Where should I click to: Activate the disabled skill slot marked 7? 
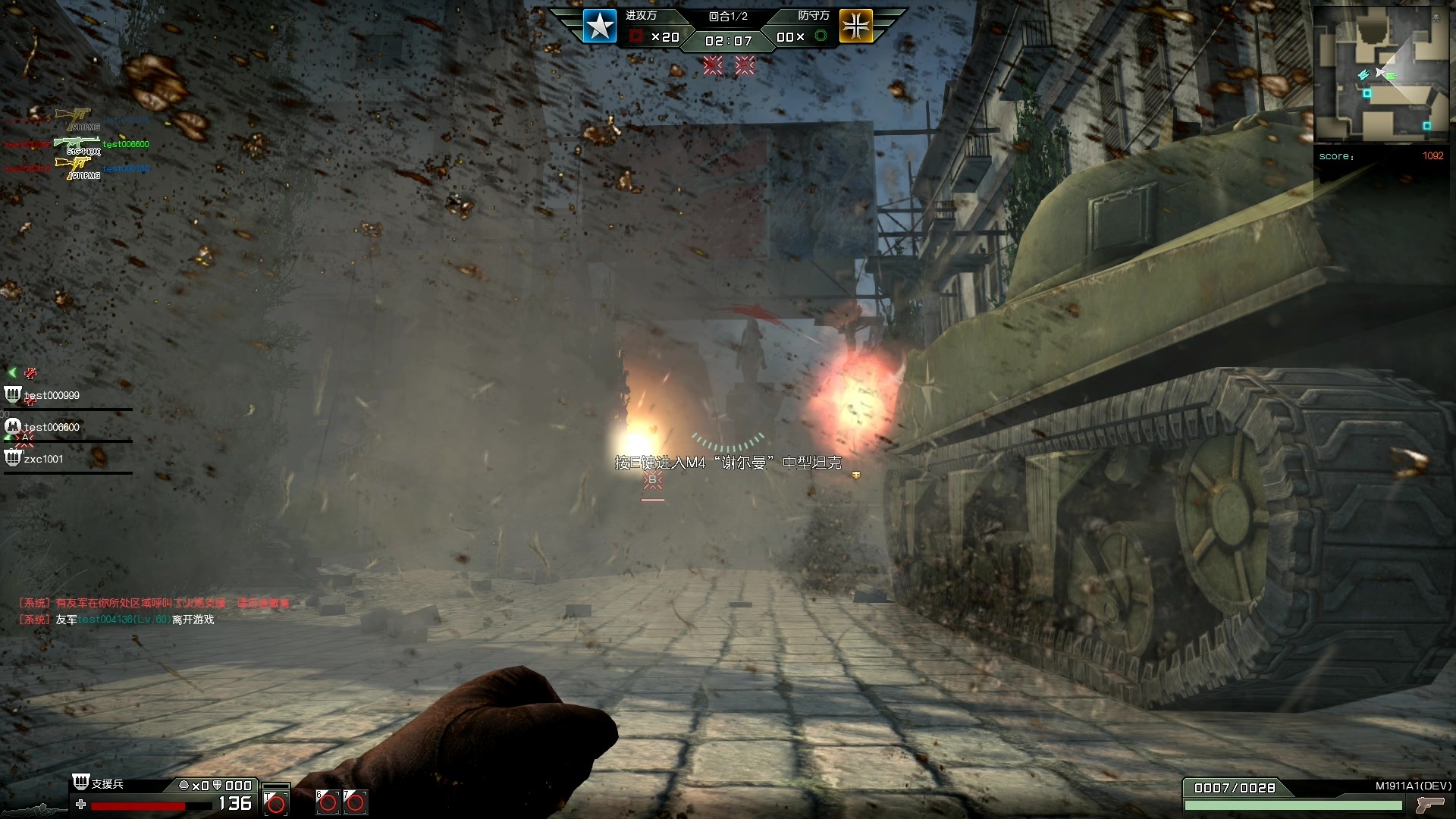point(355,802)
